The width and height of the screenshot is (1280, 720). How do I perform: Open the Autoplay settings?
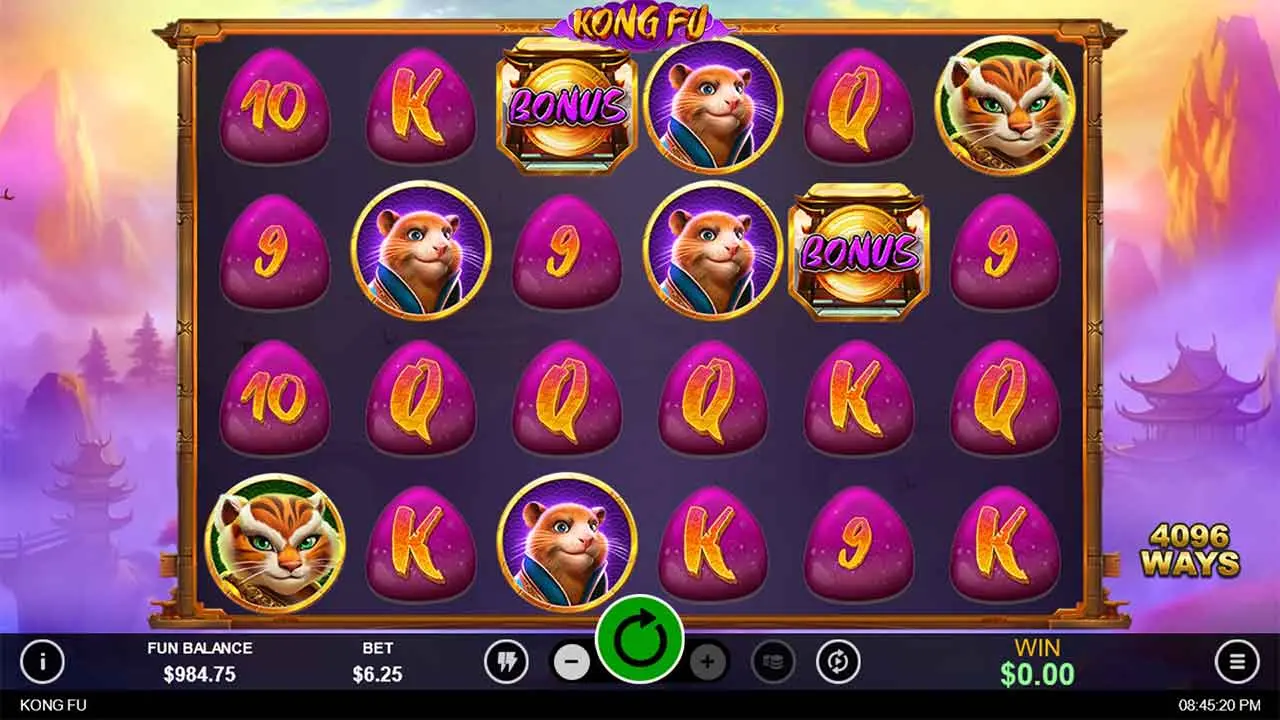tap(838, 661)
